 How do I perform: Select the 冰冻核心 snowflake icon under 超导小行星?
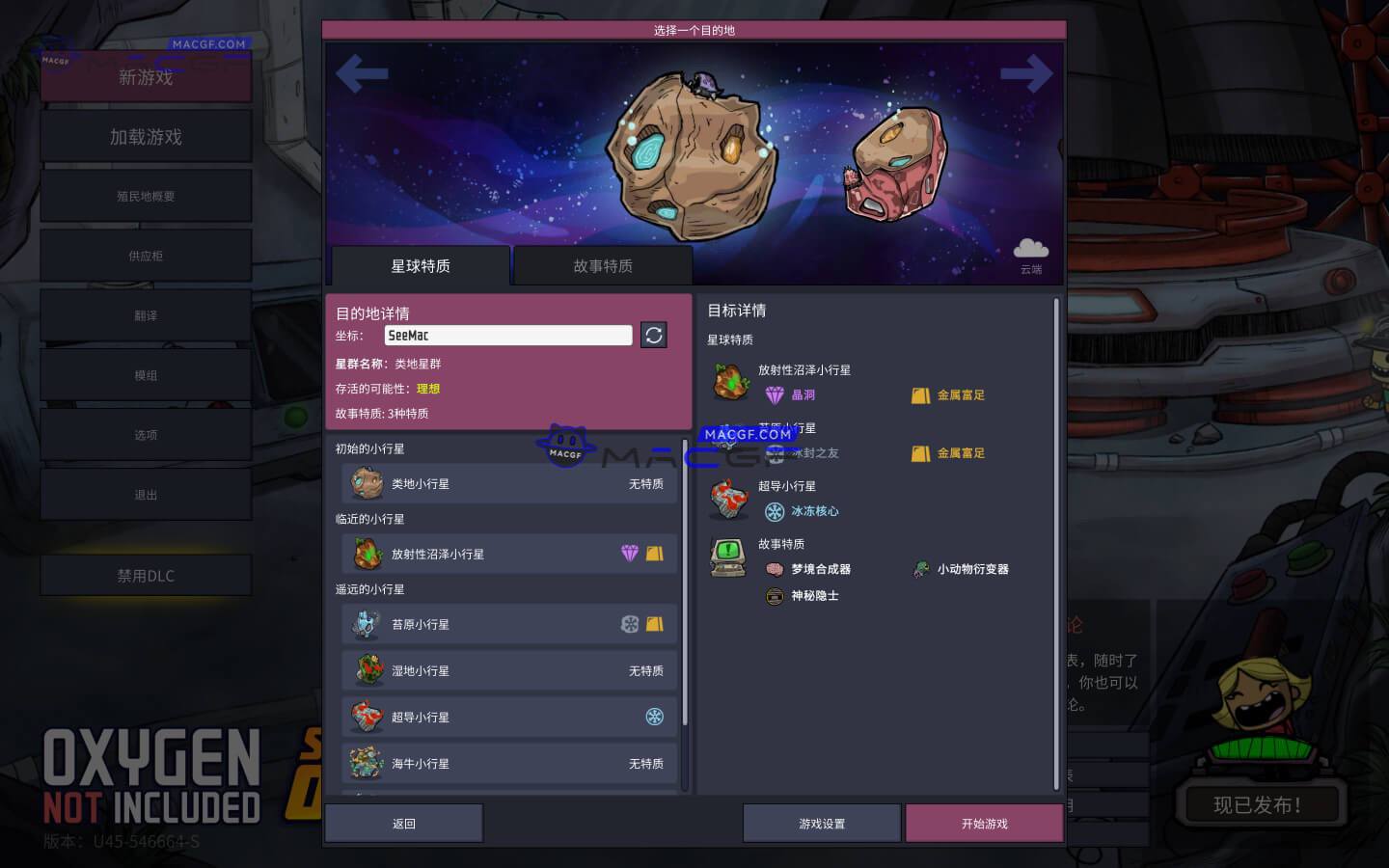pyautogui.click(x=776, y=512)
